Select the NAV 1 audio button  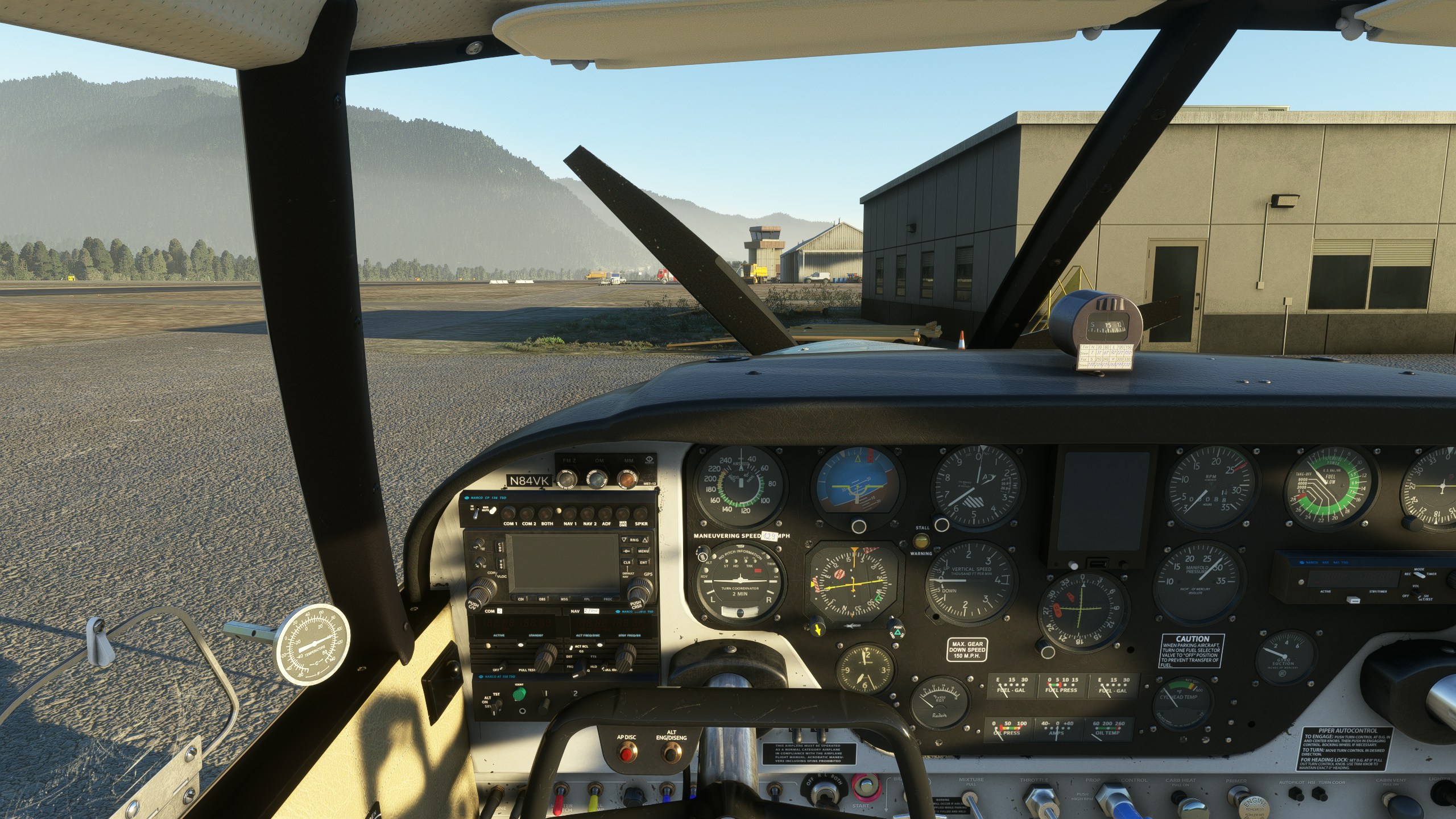click(x=569, y=512)
